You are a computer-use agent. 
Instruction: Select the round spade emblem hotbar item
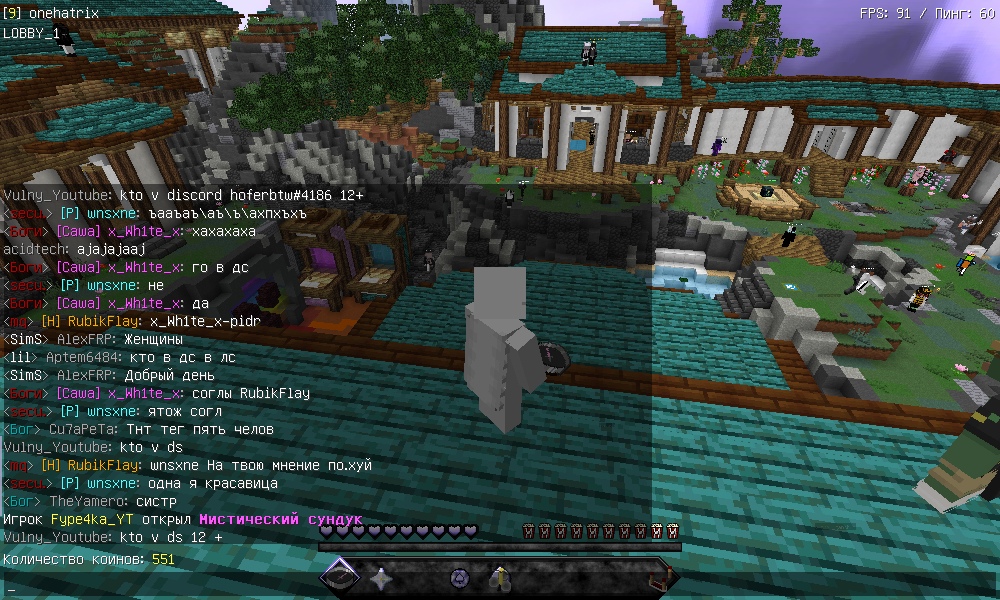point(459,577)
